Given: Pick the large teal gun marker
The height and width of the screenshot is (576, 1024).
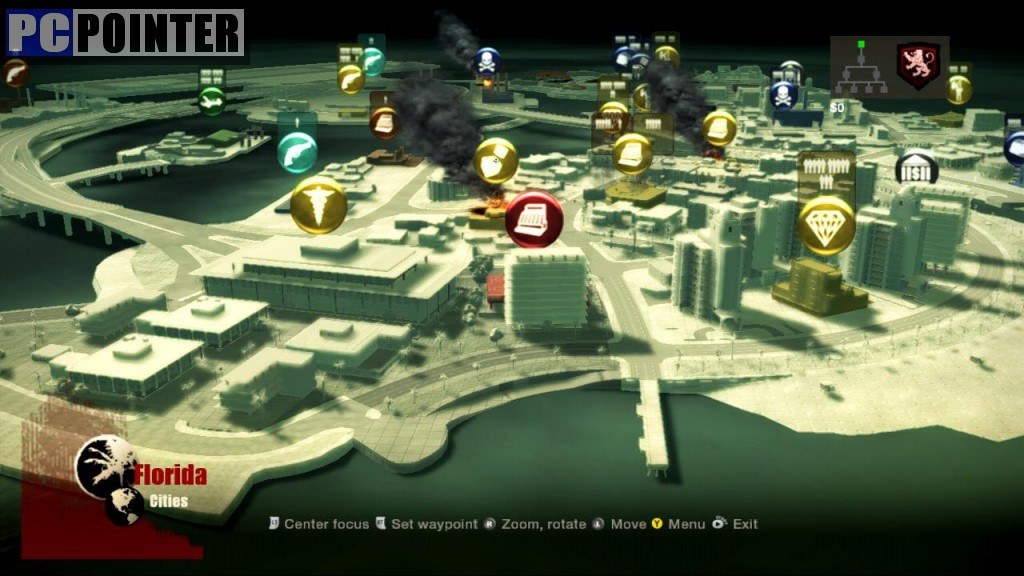Looking at the screenshot, I should [x=297, y=151].
